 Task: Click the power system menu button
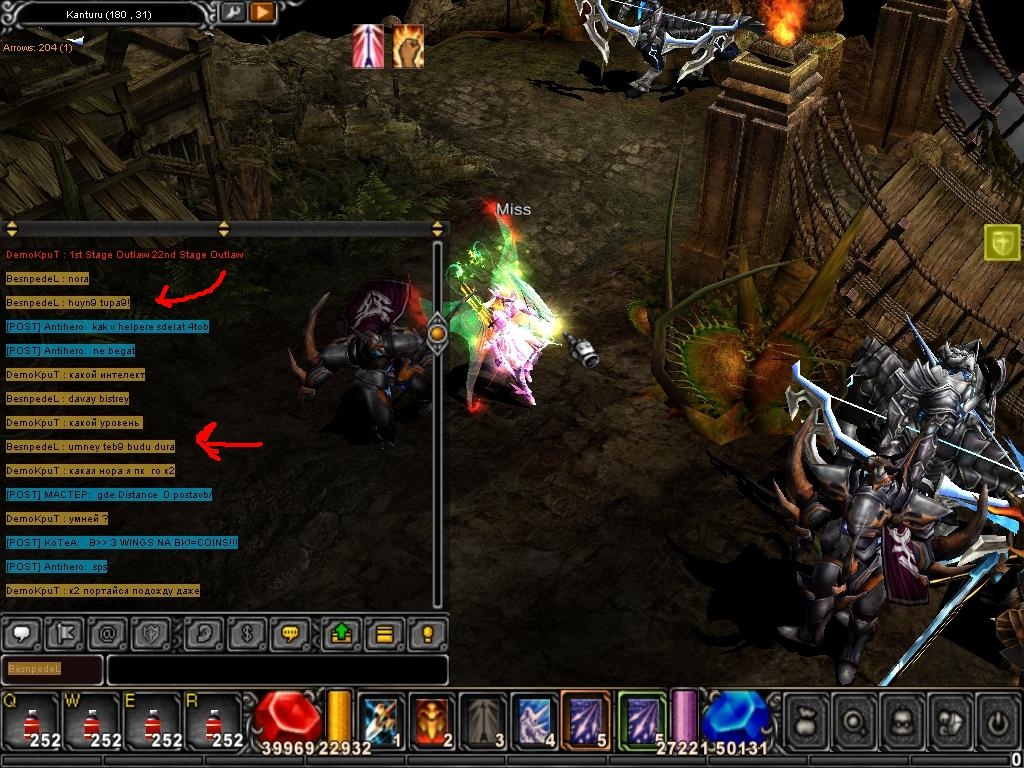pos(997,721)
